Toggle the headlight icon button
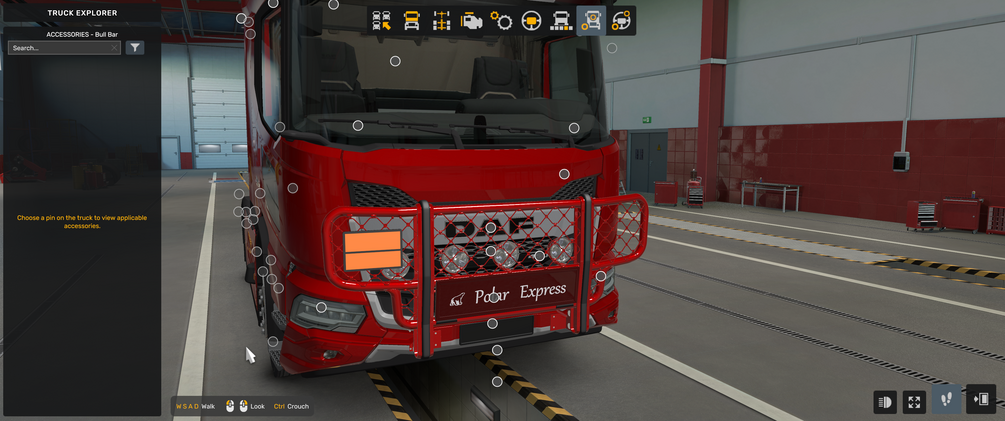The height and width of the screenshot is (421, 1005). click(x=885, y=401)
